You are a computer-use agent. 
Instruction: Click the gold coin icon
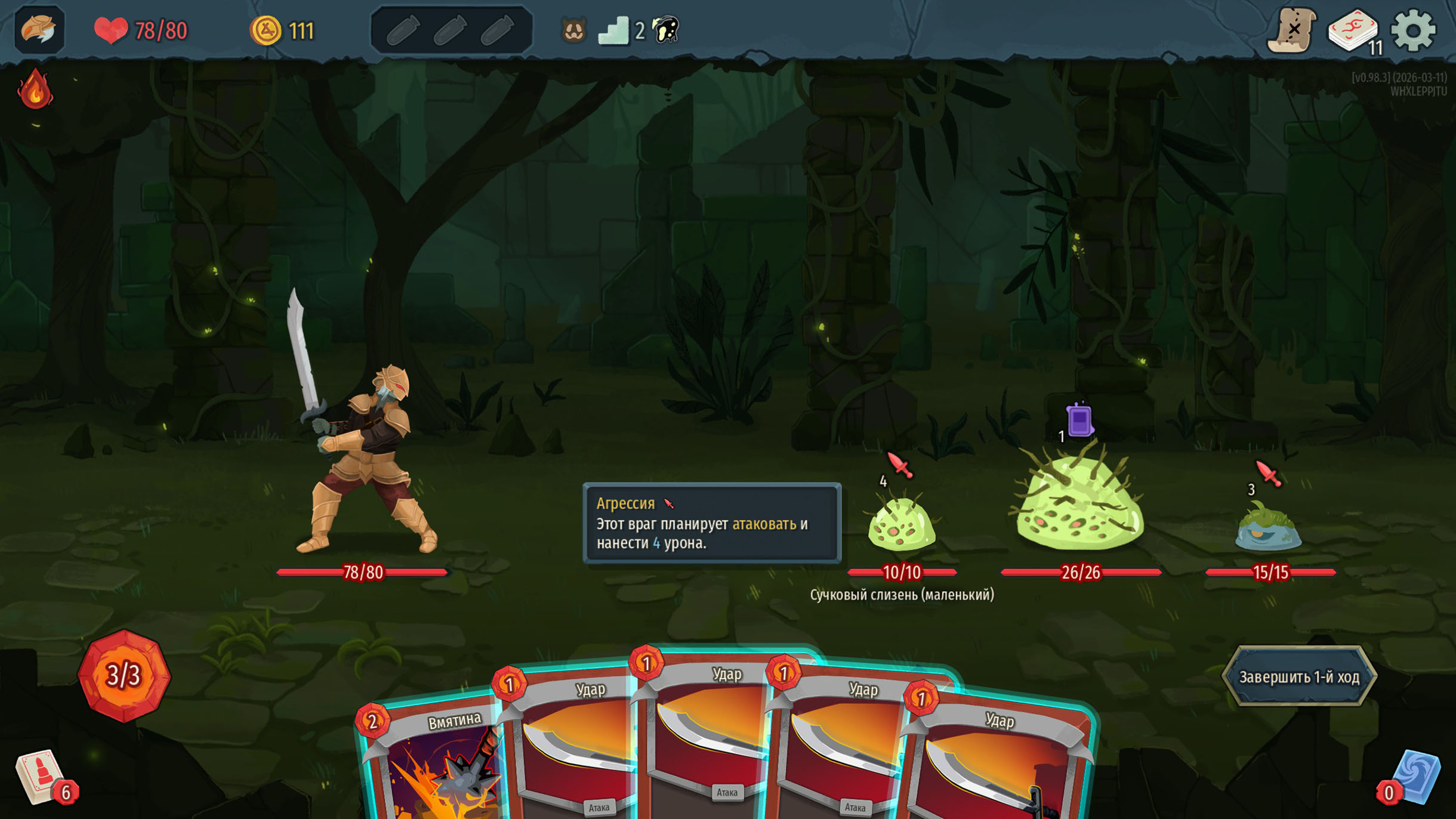pos(266,30)
